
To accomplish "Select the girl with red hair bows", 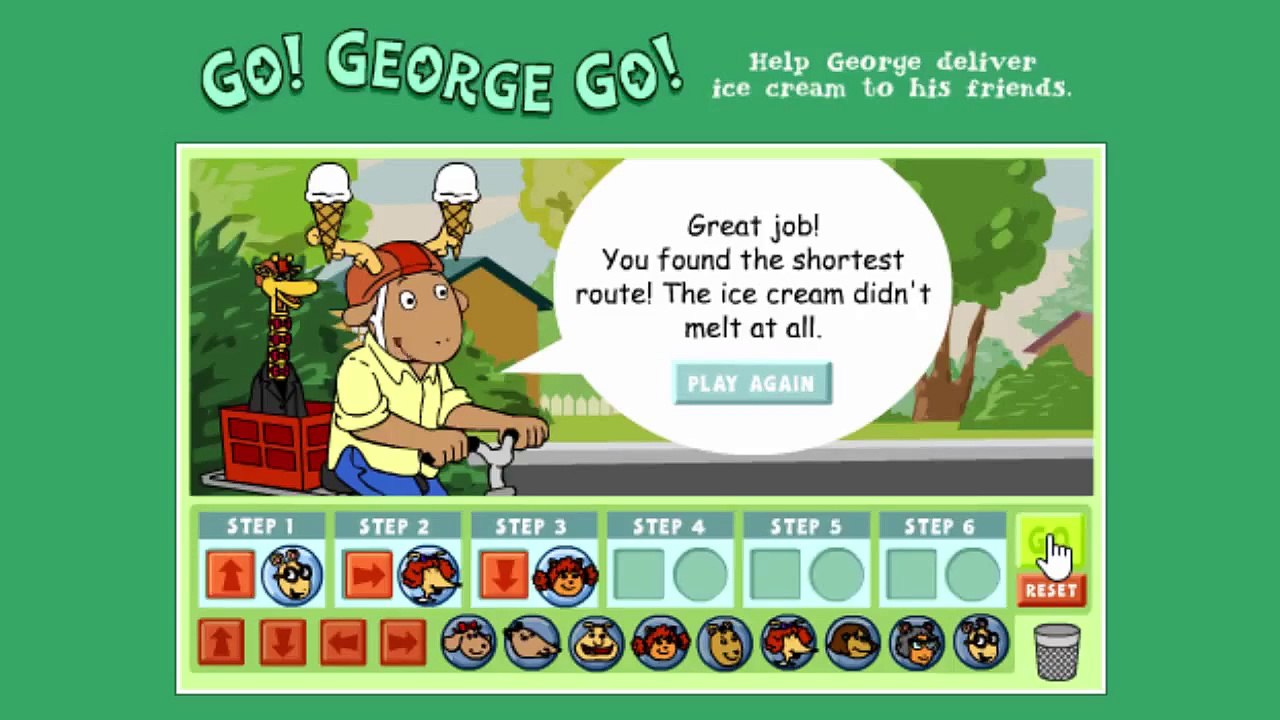I will [x=467, y=645].
